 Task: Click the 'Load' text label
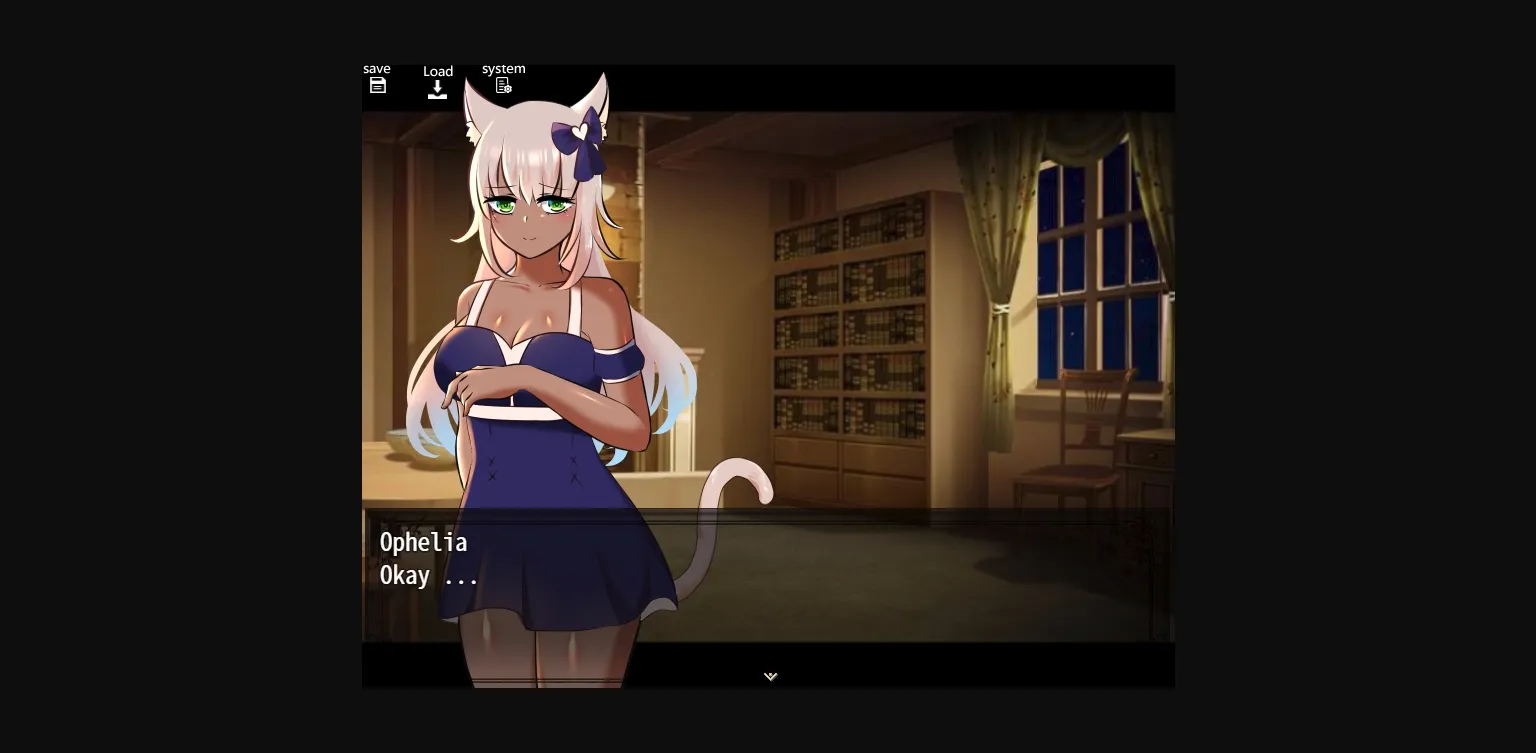tap(438, 71)
